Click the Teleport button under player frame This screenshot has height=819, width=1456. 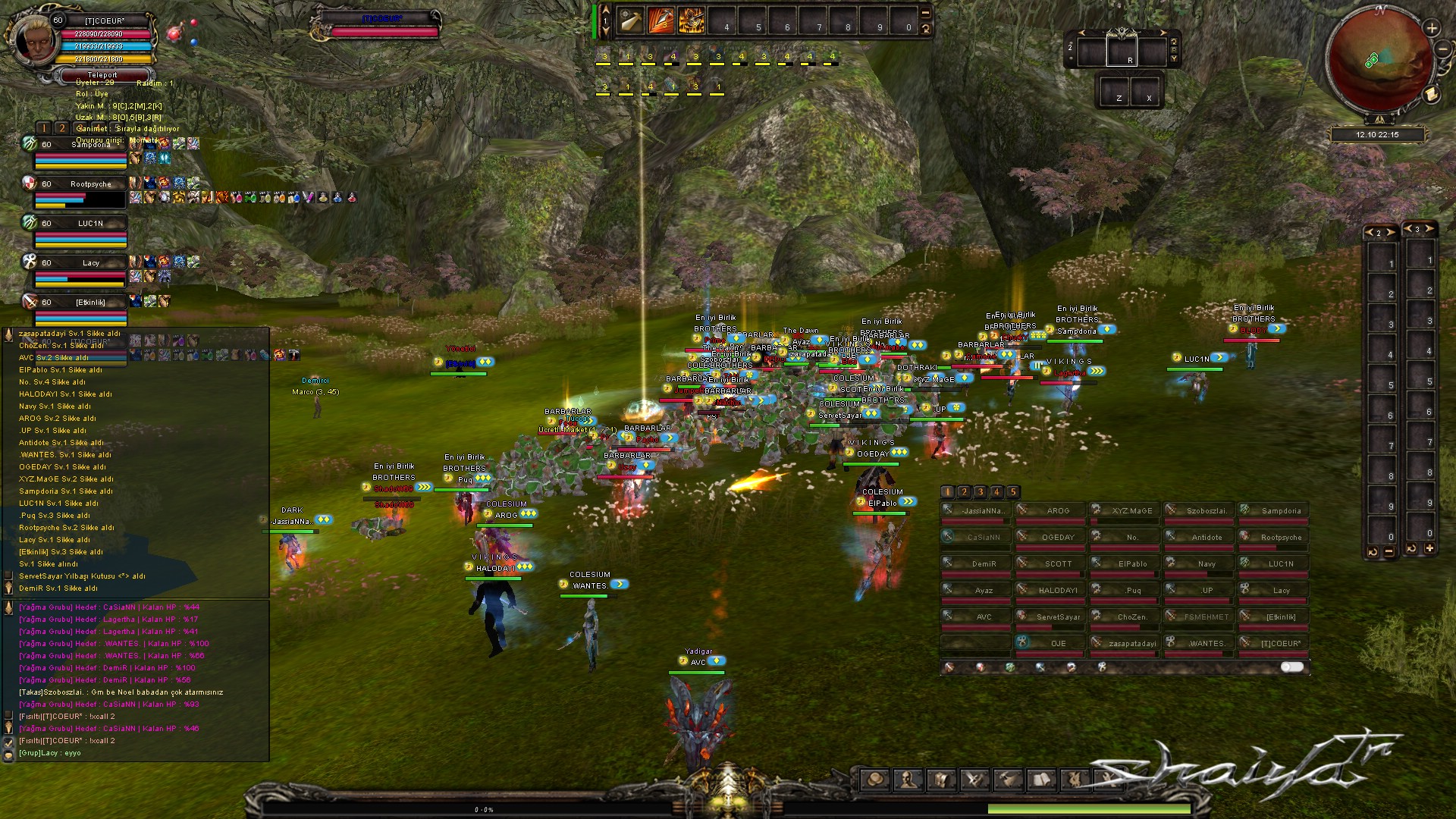102,75
